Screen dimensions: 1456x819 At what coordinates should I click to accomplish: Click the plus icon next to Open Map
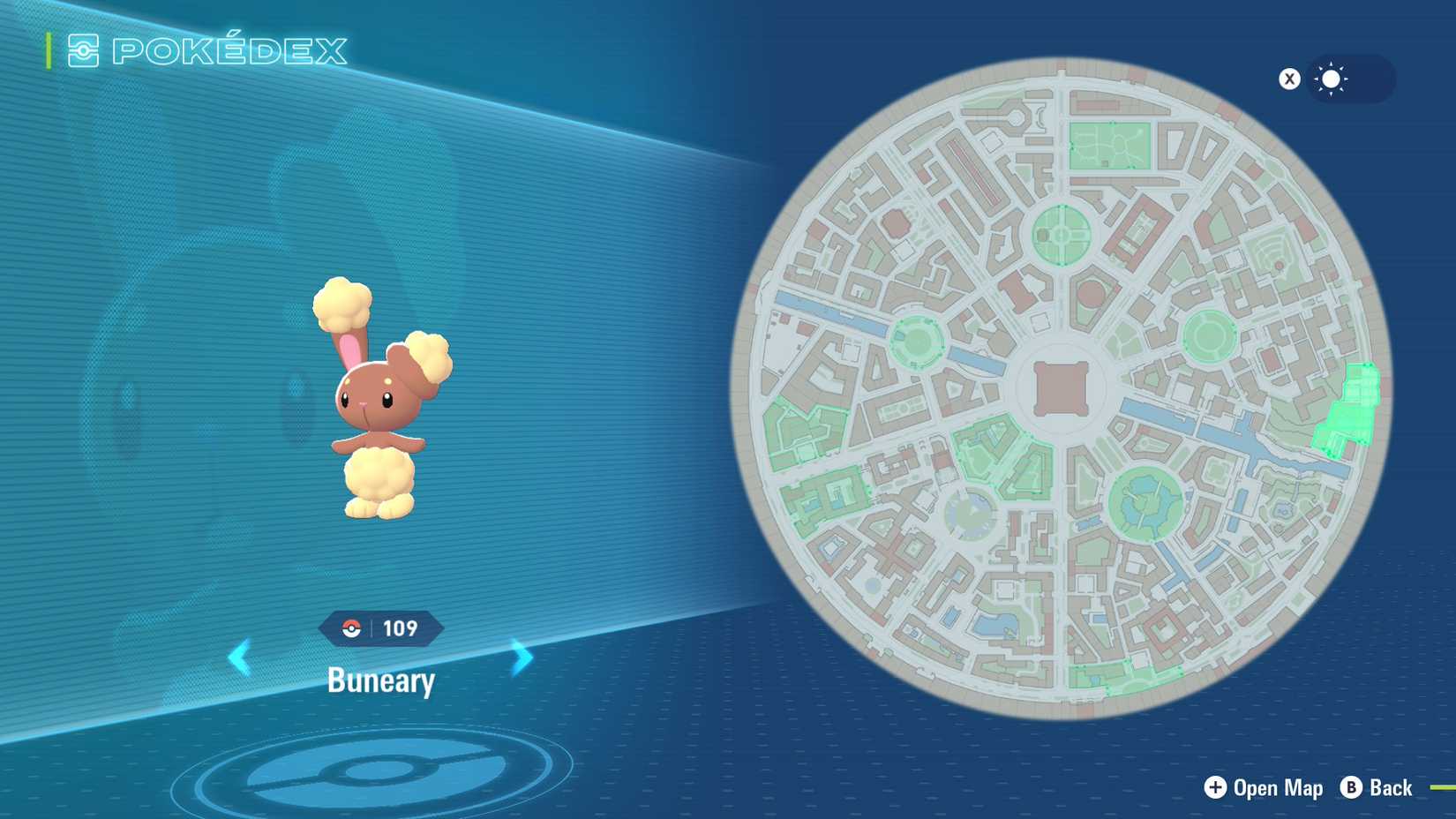[x=1217, y=788]
